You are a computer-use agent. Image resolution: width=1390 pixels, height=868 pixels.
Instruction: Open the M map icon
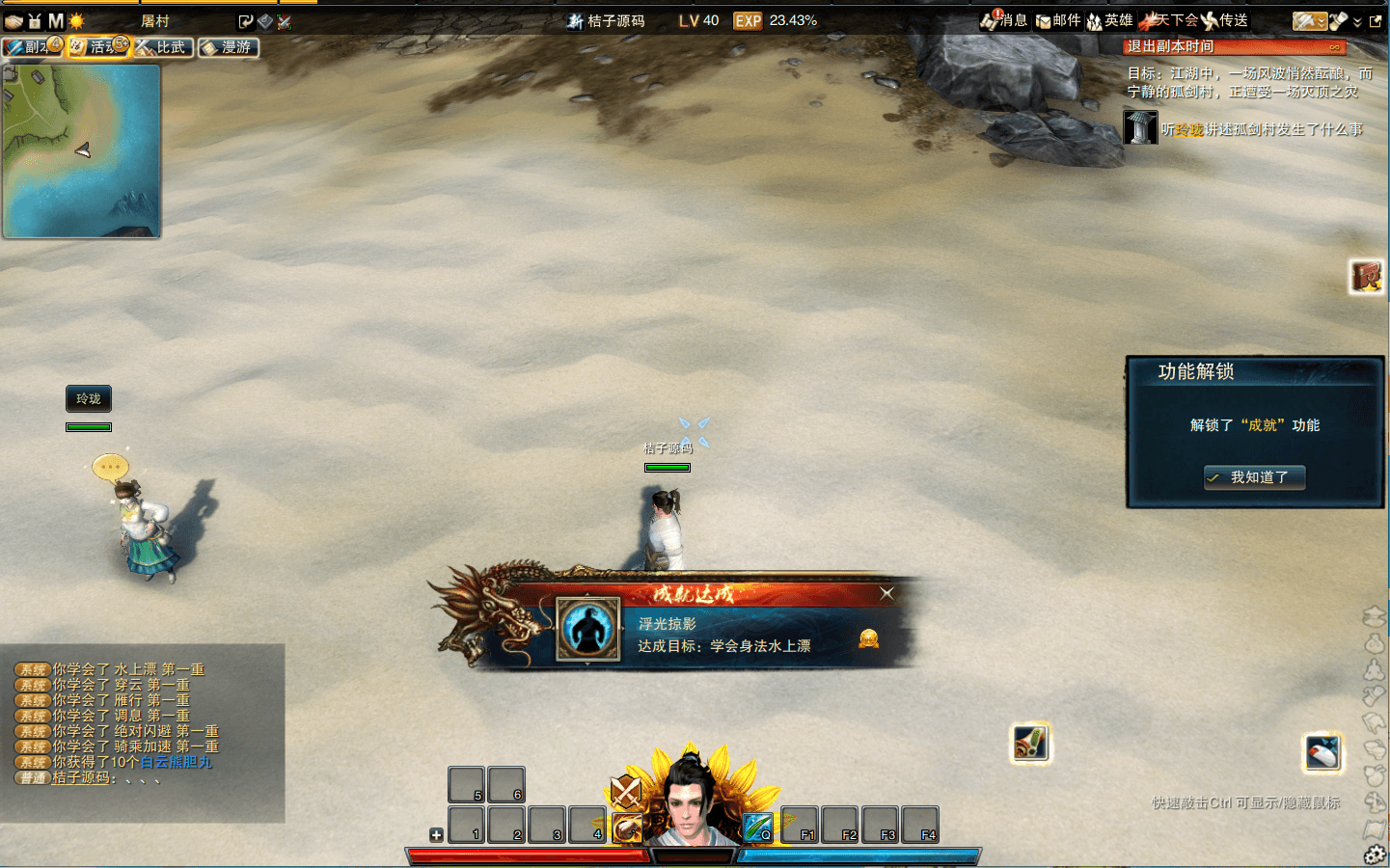click(56, 20)
